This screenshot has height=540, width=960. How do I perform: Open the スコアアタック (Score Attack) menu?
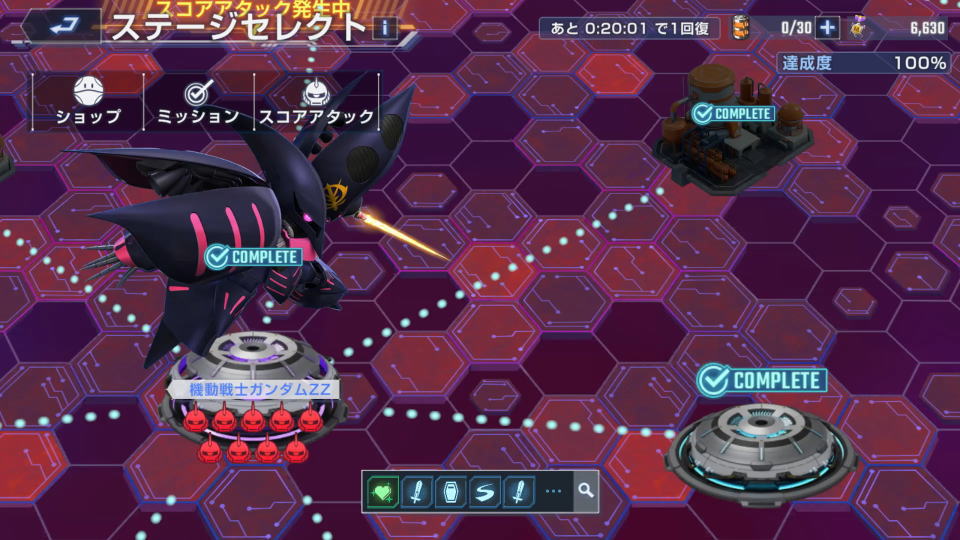coord(317,103)
